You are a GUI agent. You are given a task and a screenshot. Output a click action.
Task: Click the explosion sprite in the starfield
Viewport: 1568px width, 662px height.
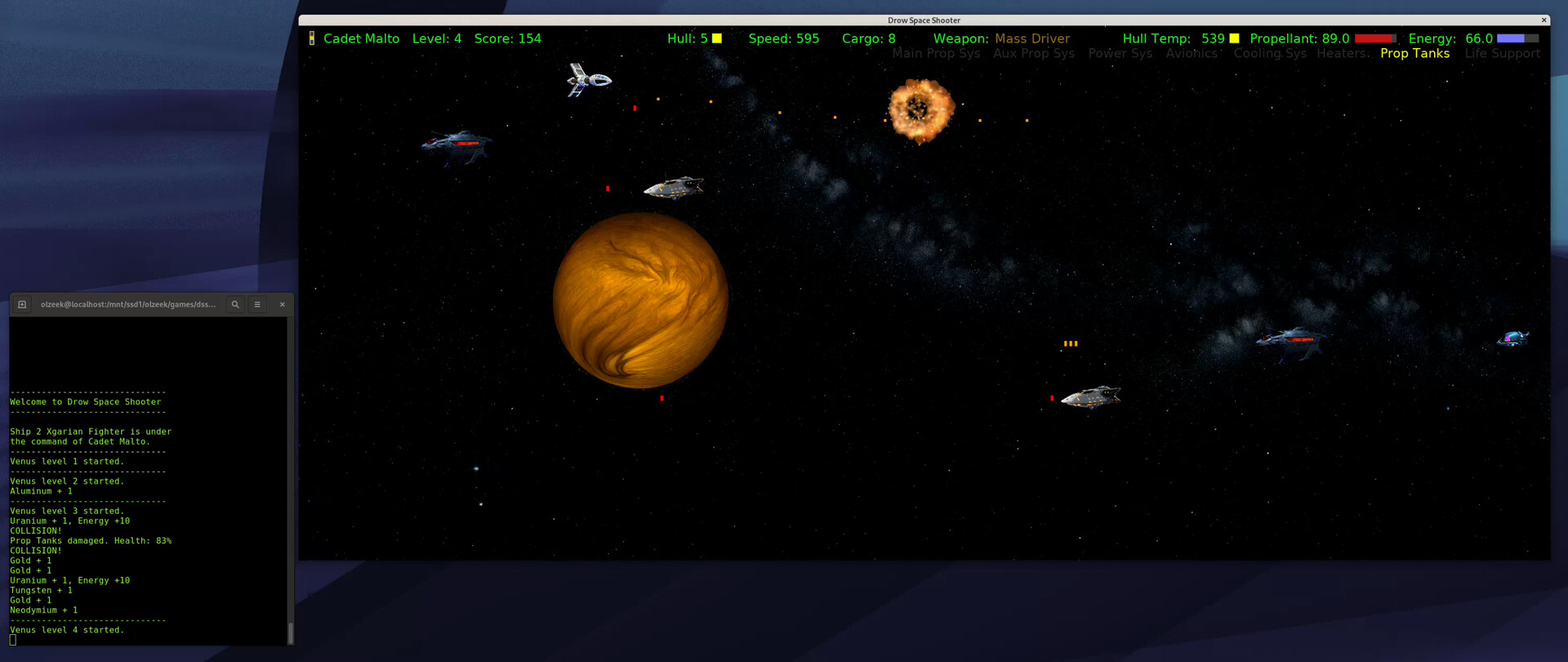[922, 111]
